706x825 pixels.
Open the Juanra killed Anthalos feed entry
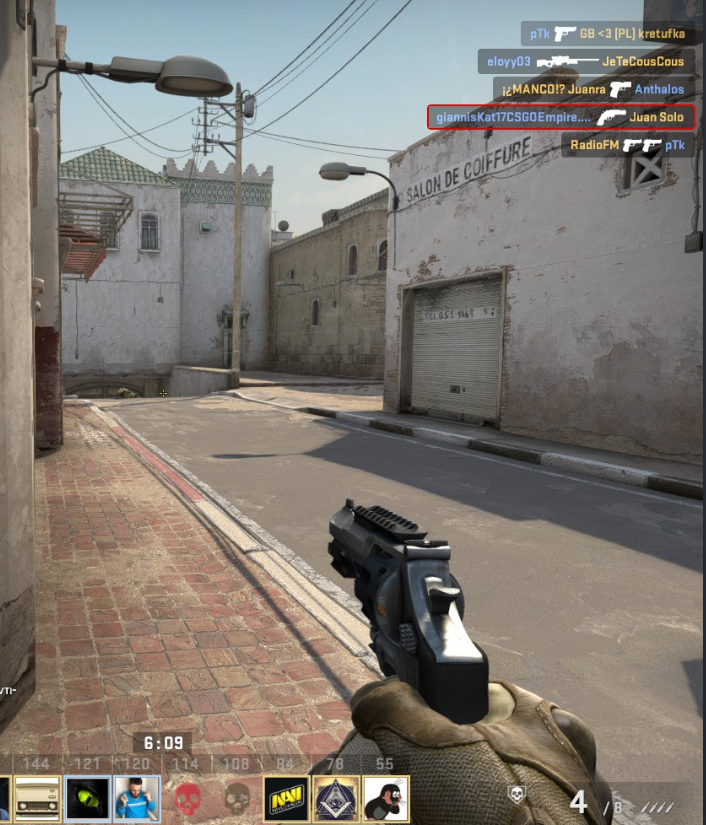(x=594, y=89)
